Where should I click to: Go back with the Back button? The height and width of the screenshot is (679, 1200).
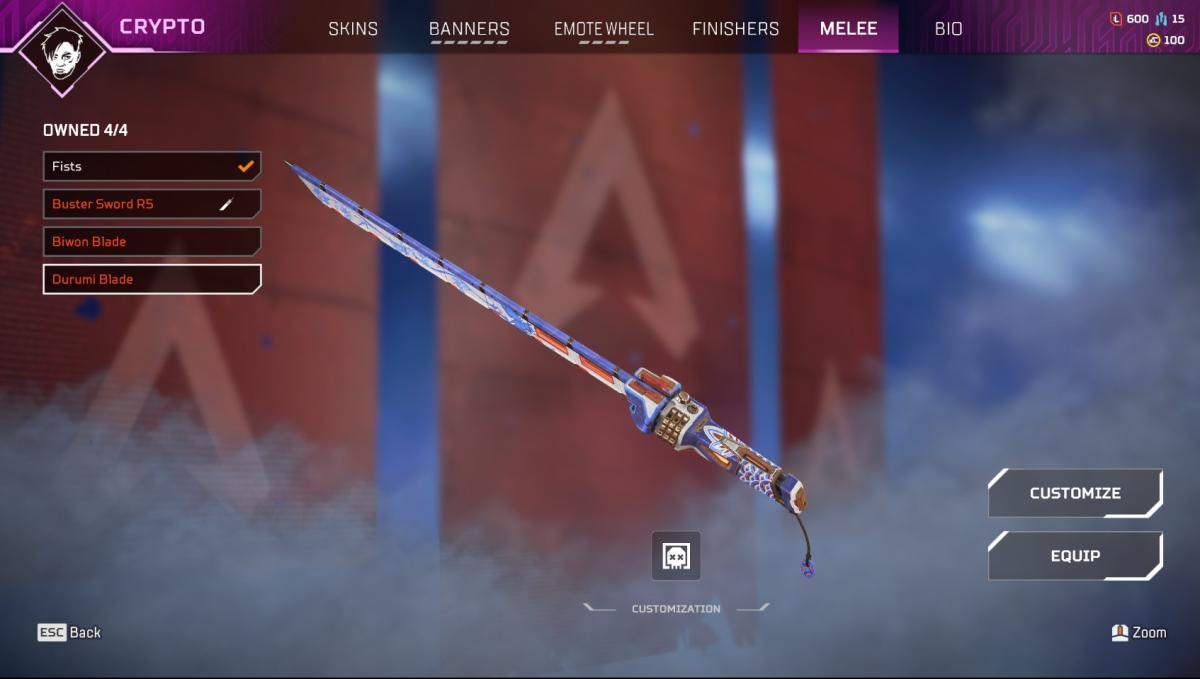pyautogui.click(x=70, y=632)
